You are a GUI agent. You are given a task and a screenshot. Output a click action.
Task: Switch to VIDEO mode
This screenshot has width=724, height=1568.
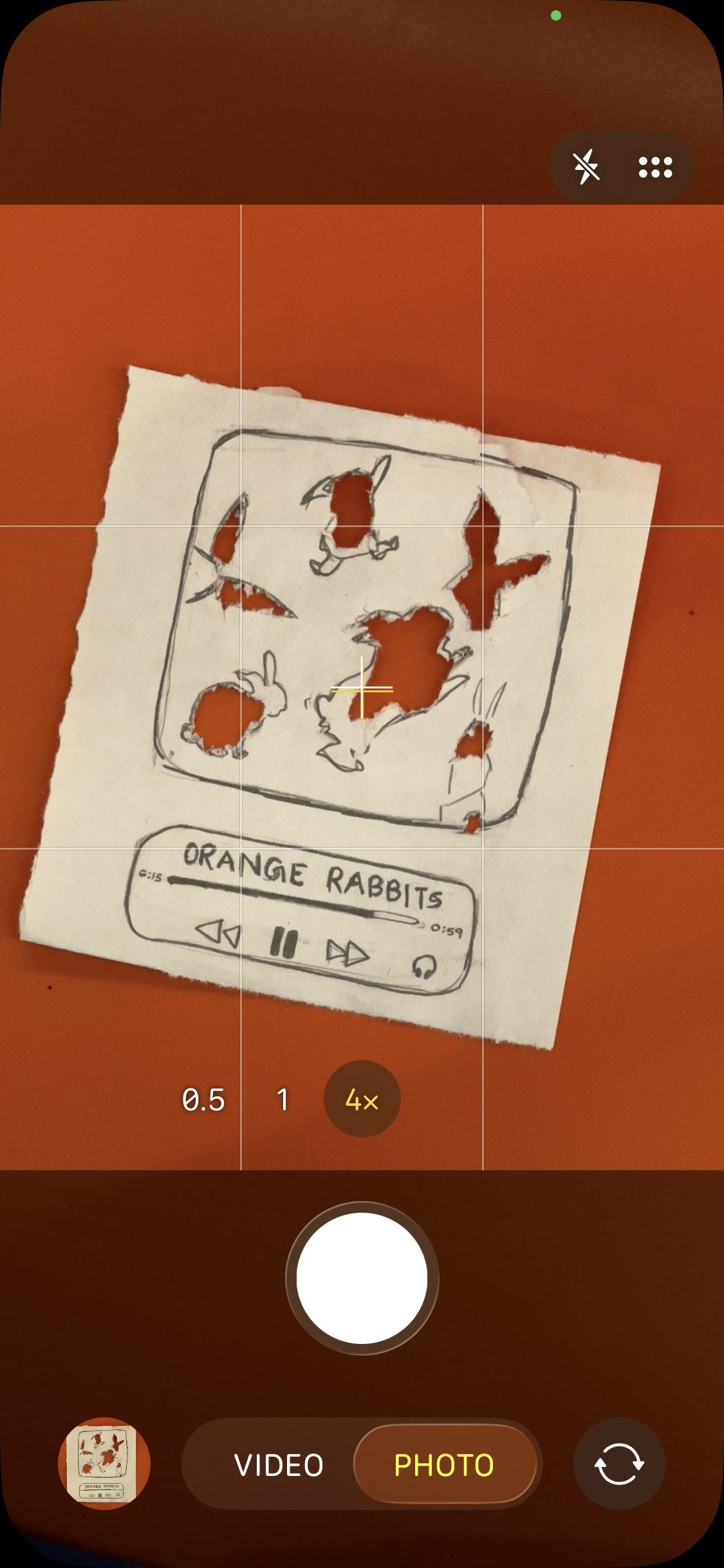point(279,1465)
